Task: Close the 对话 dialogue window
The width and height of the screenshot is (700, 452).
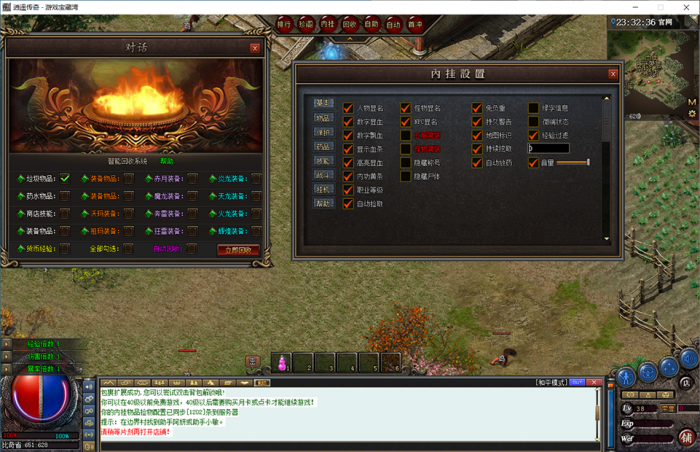Action: pyautogui.click(x=255, y=47)
